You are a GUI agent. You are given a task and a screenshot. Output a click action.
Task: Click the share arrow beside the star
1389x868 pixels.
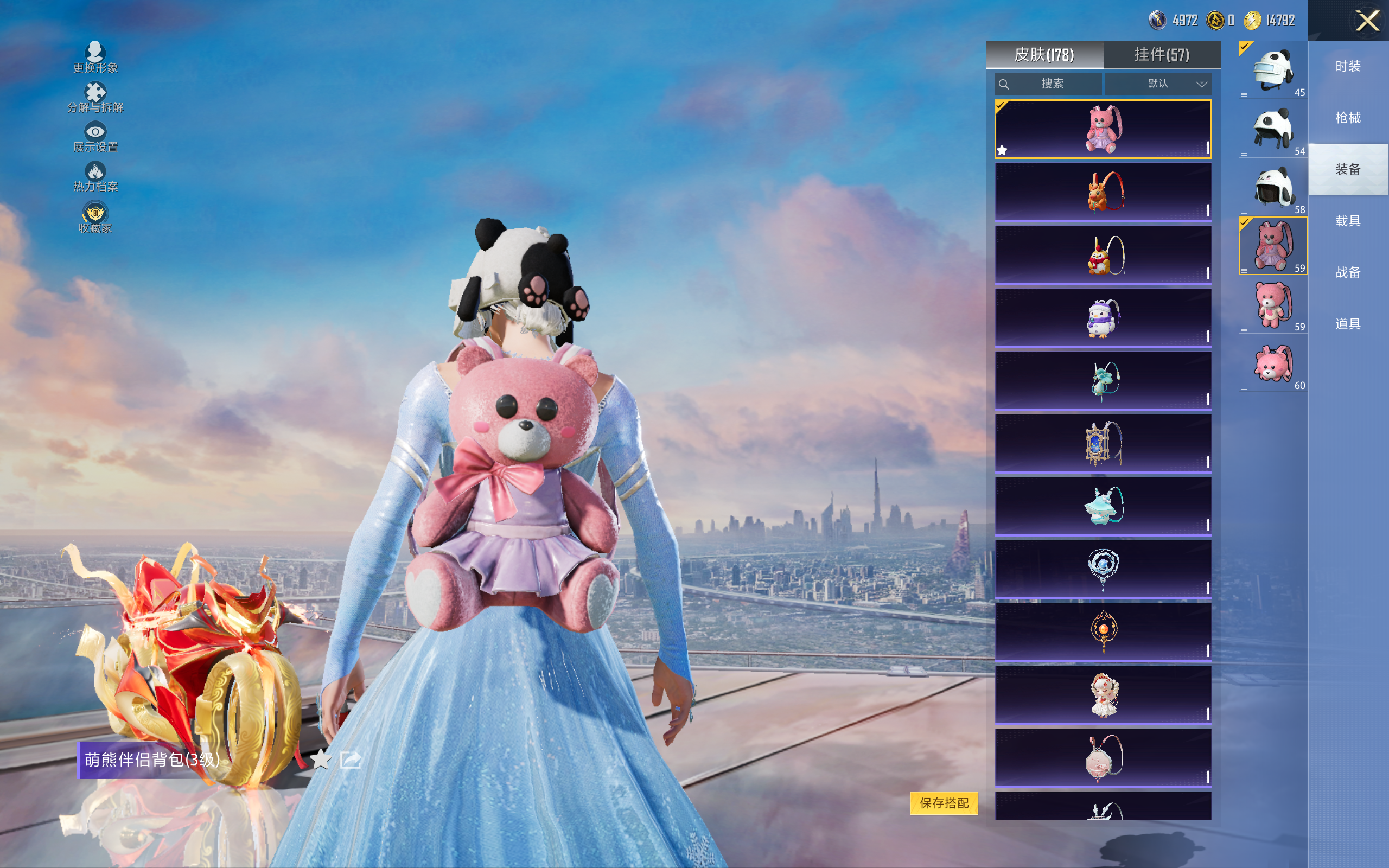pos(350,759)
